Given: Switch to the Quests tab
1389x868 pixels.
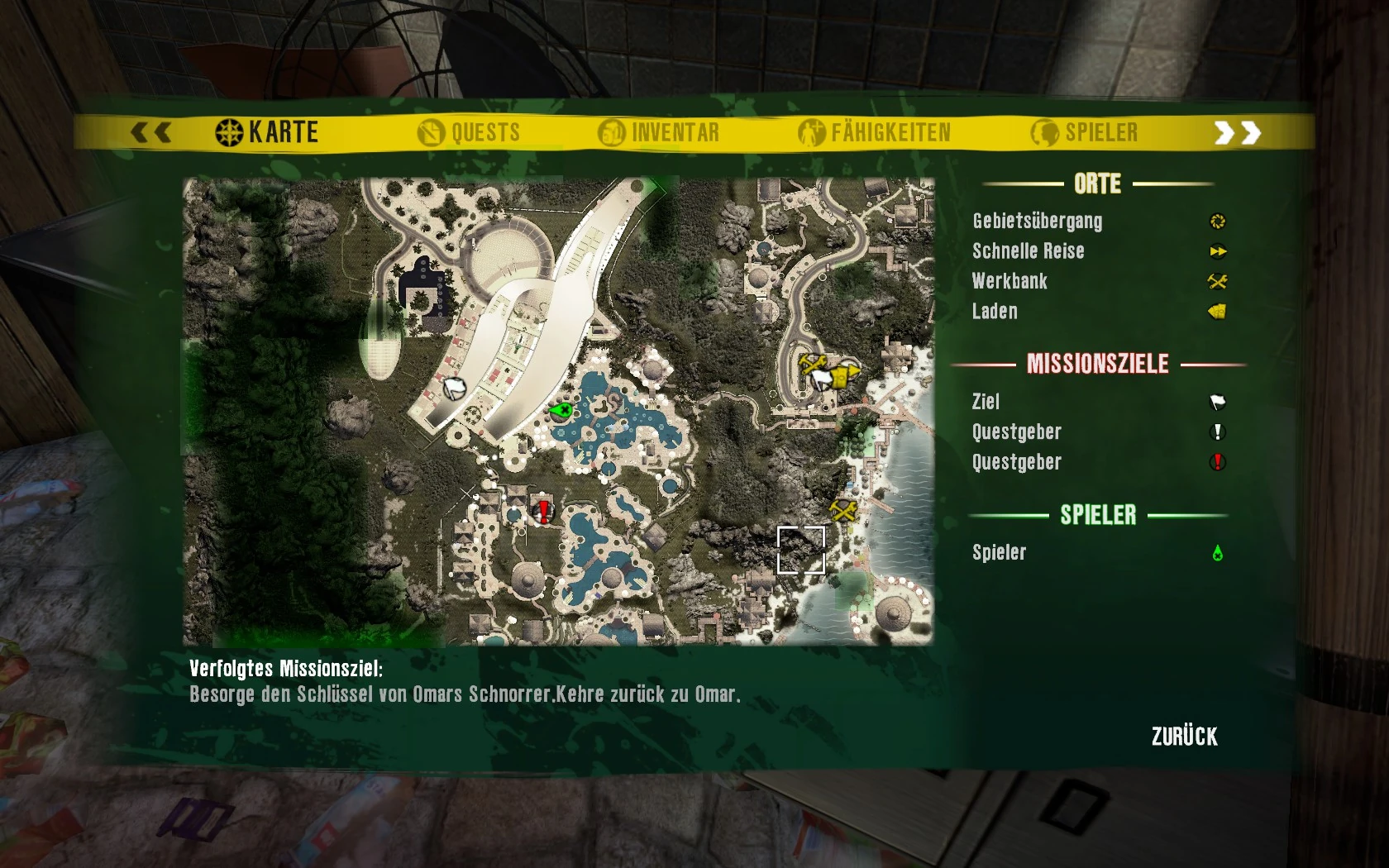Looking at the screenshot, I should (x=470, y=132).
